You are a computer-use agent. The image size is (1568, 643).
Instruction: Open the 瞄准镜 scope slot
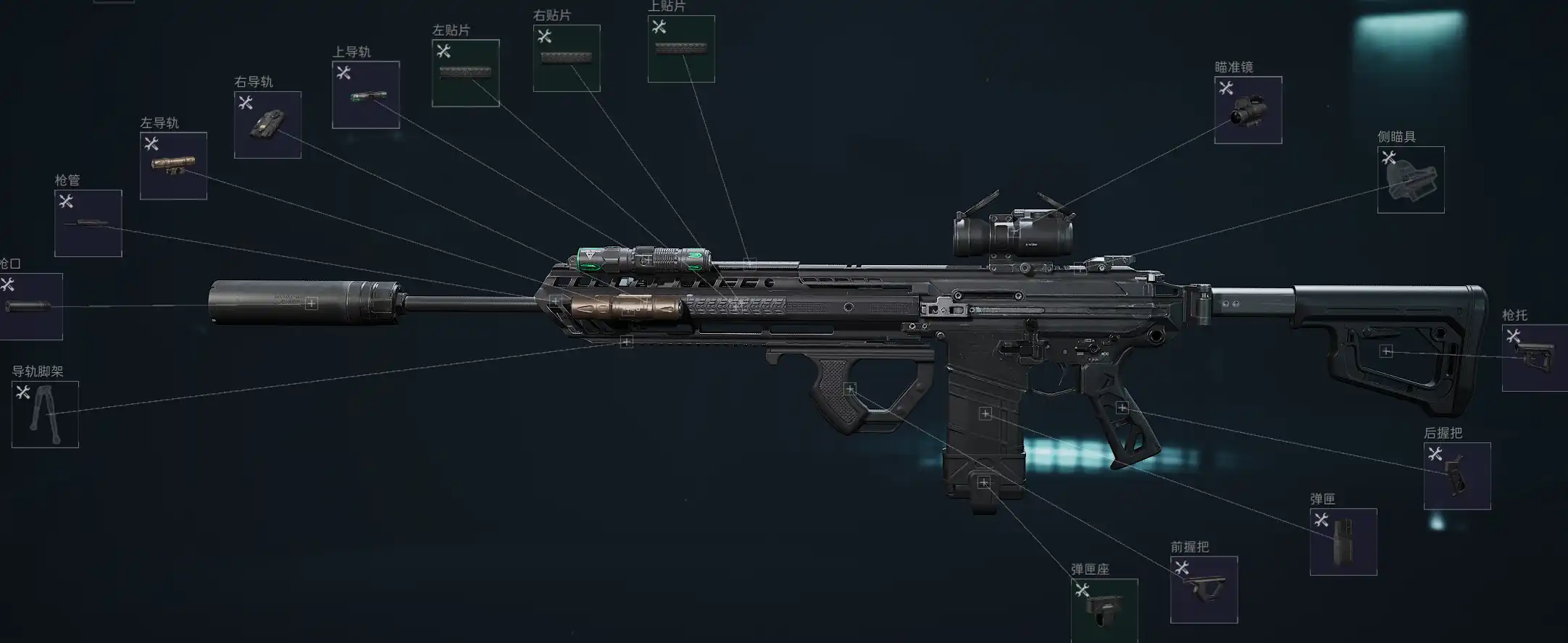click(x=1248, y=110)
